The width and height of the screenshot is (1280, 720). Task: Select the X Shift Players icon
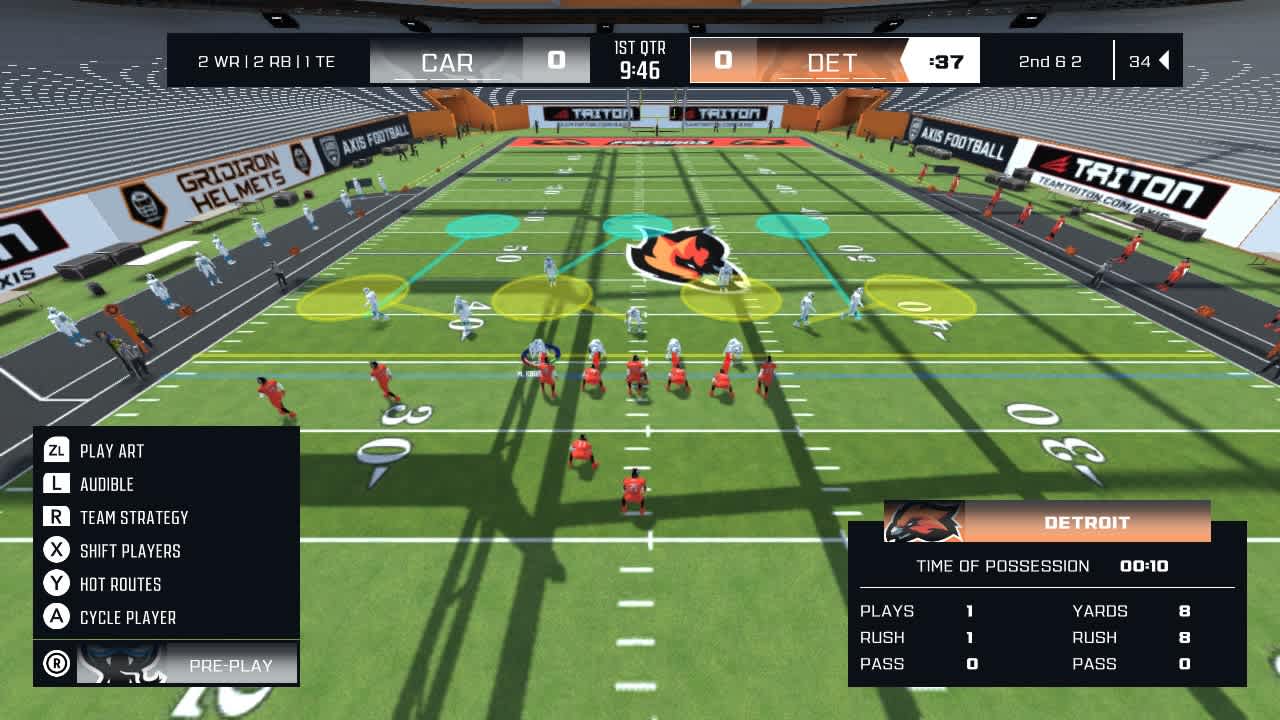click(59, 551)
